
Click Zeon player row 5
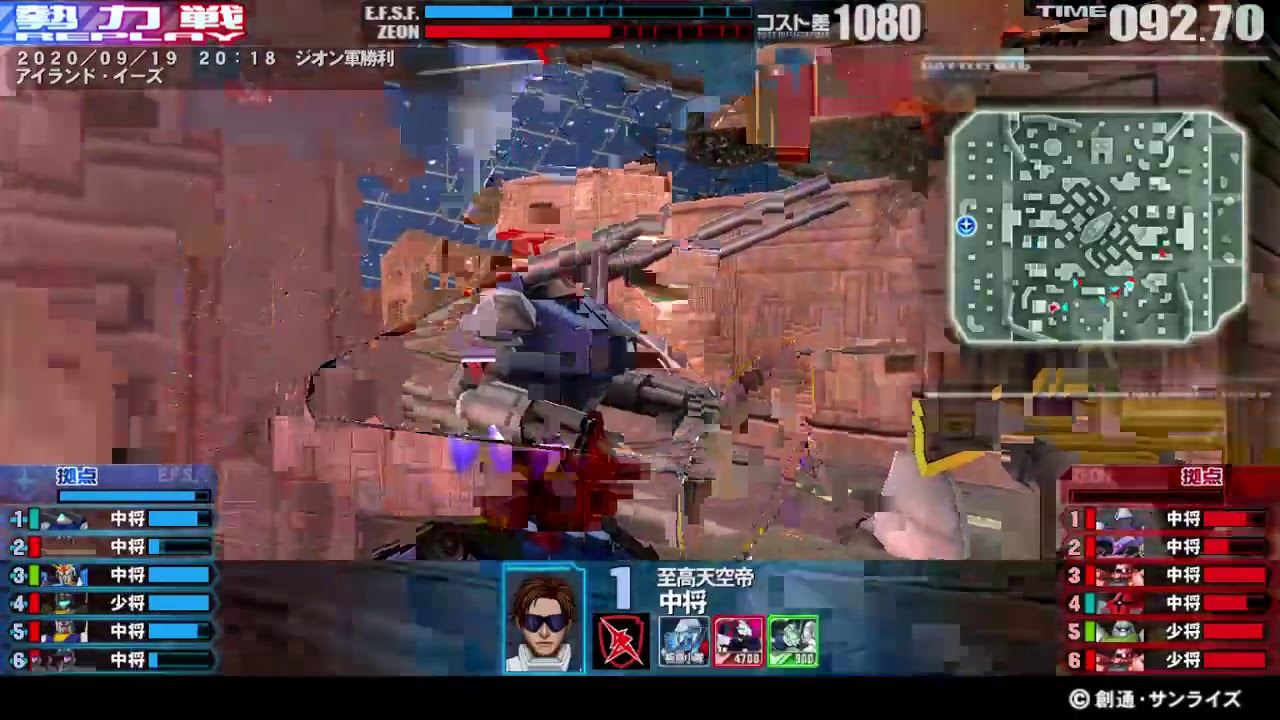coord(1168,632)
